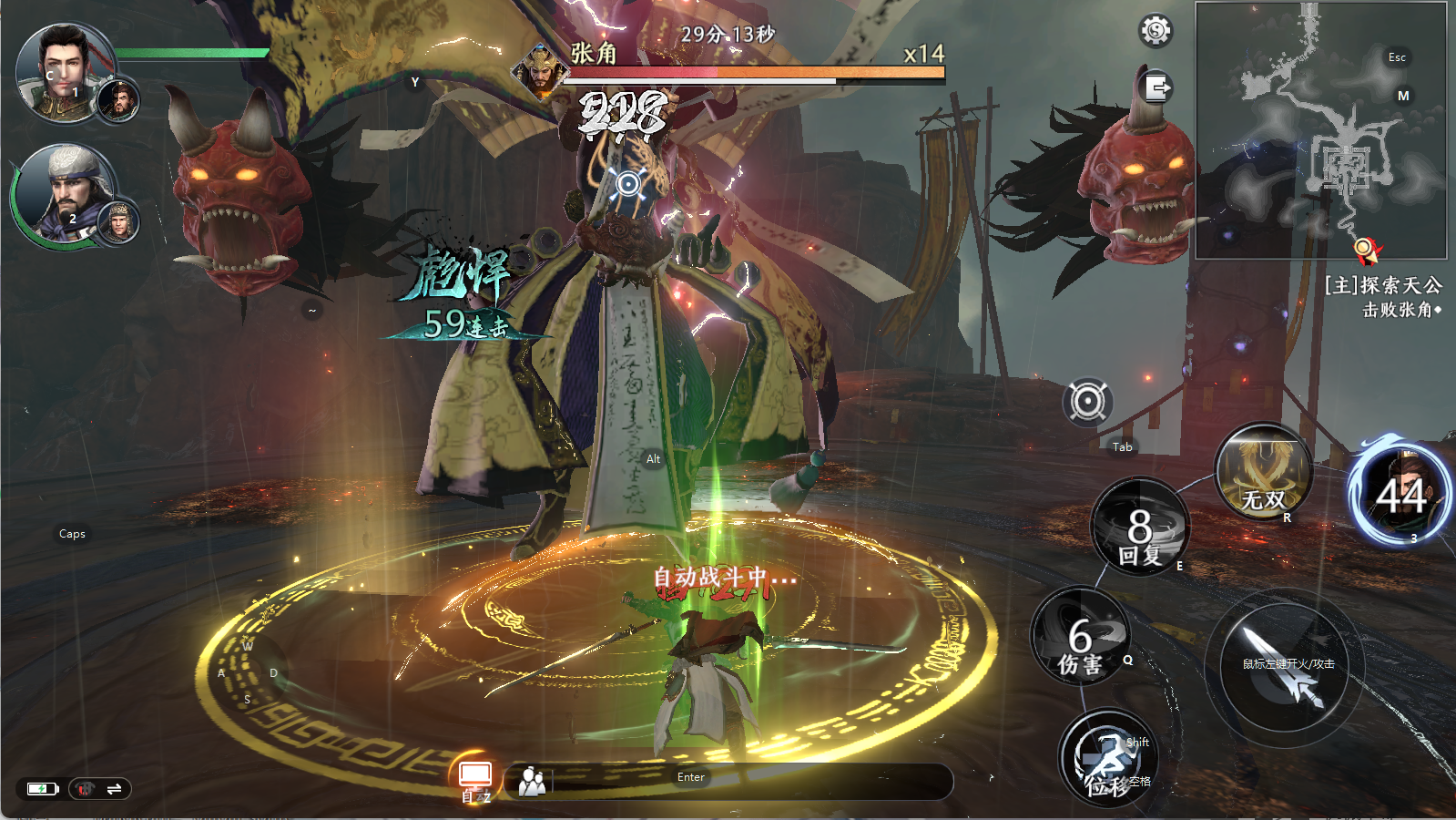Screen dimensions: 1456x820
Task: Click the quest marker on the minimap
Action: 1364,248
